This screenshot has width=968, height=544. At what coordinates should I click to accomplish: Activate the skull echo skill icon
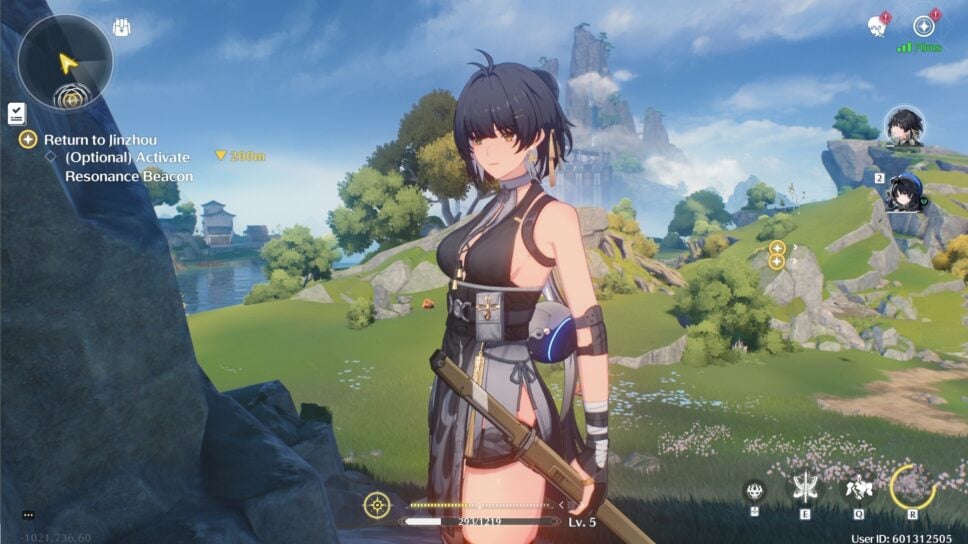pyautogui.click(x=756, y=490)
